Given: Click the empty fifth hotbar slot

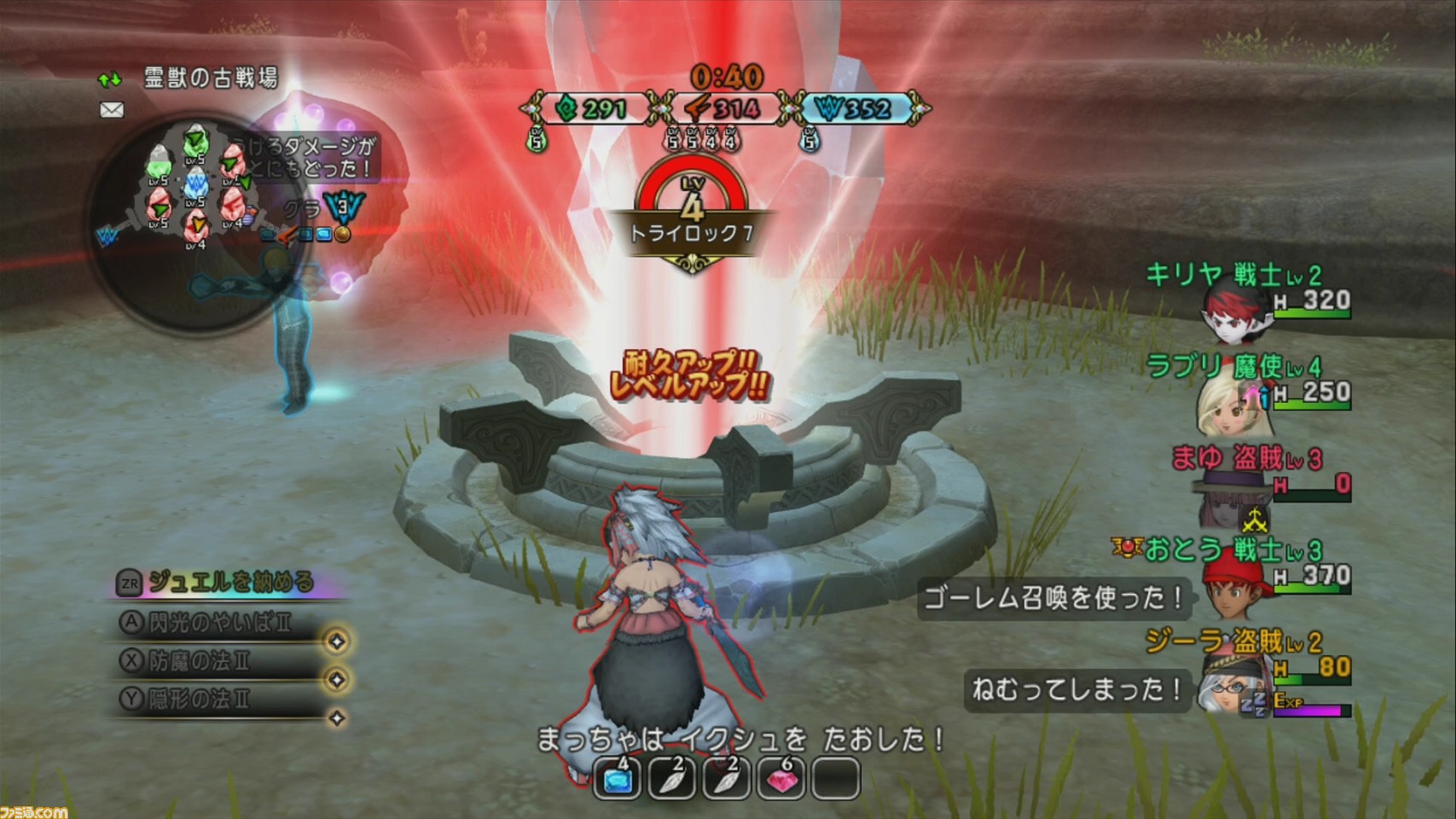Looking at the screenshot, I should [836, 778].
